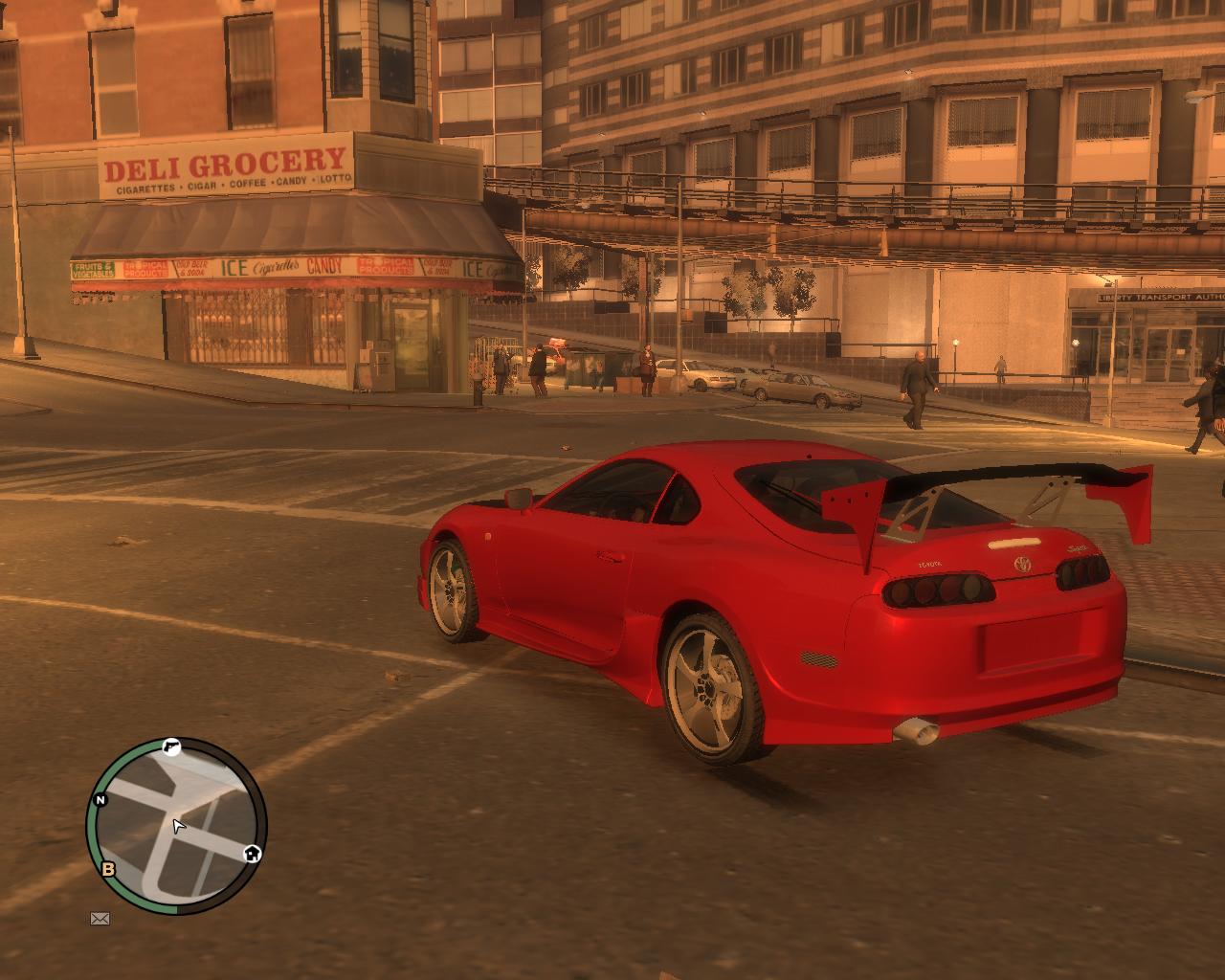1225x980 pixels.
Task: Click the circular radar minimap
Action: [x=176, y=825]
